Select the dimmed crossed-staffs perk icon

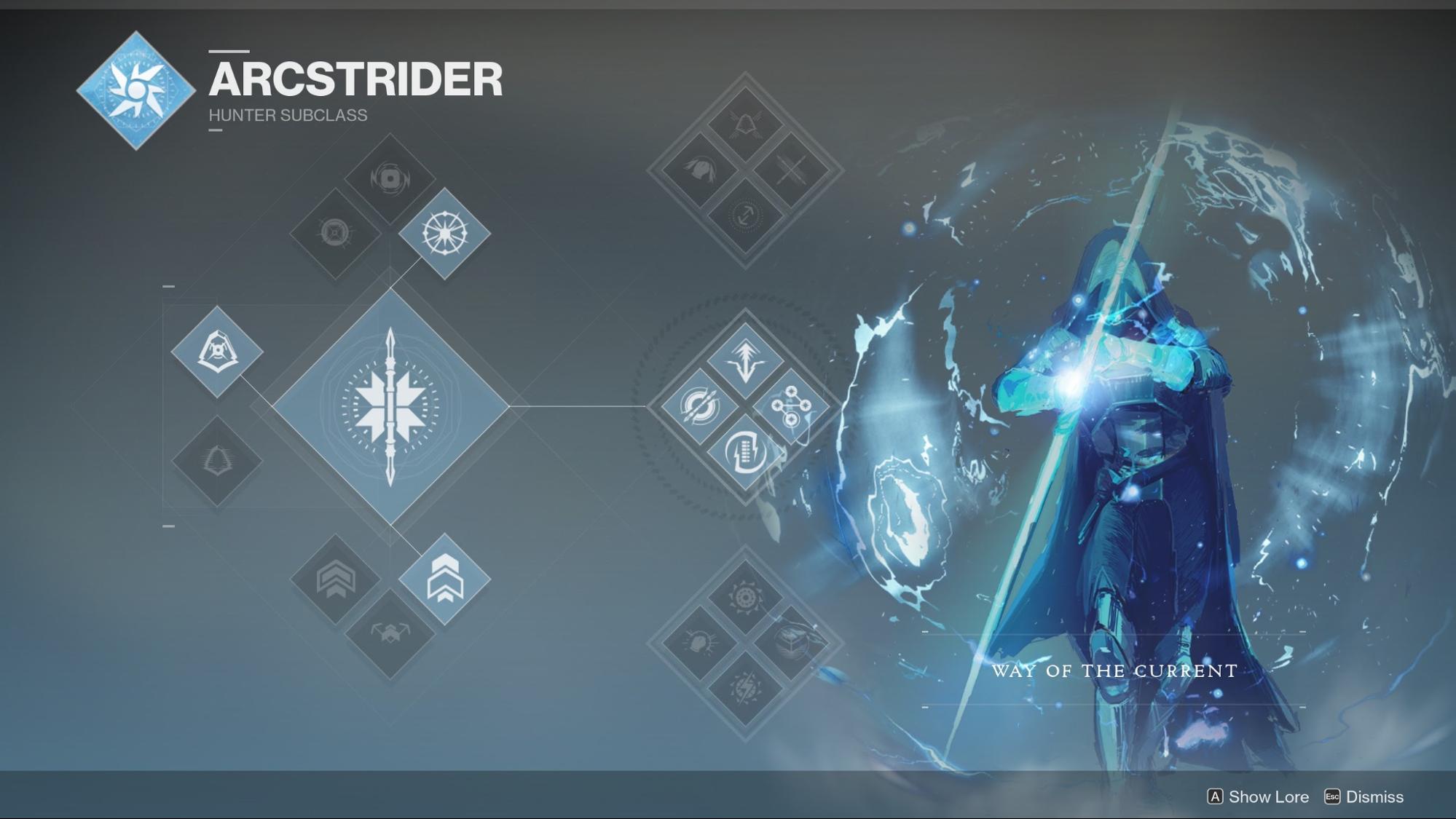click(791, 170)
